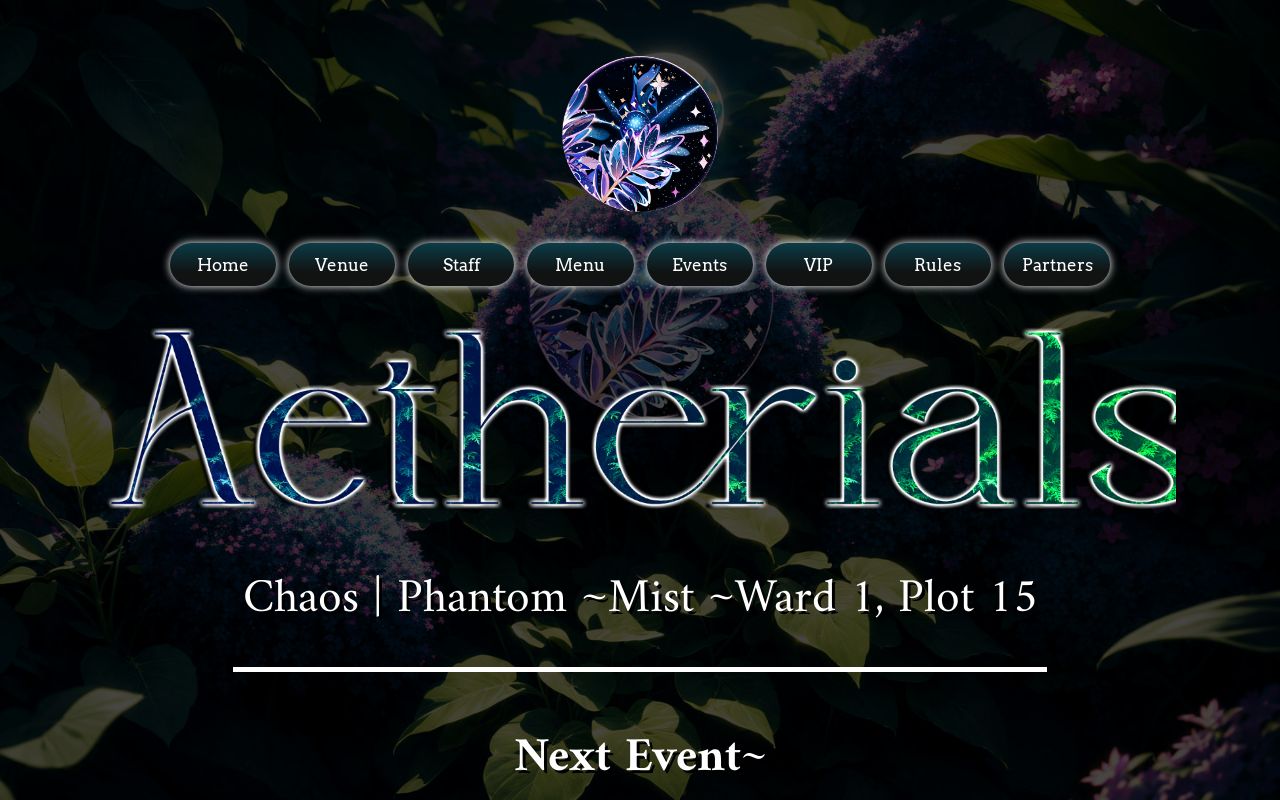The height and width of the screenshot is (800, 1280).
Task: Click the horizontal divider line
Action: click(x=640, y=669)
